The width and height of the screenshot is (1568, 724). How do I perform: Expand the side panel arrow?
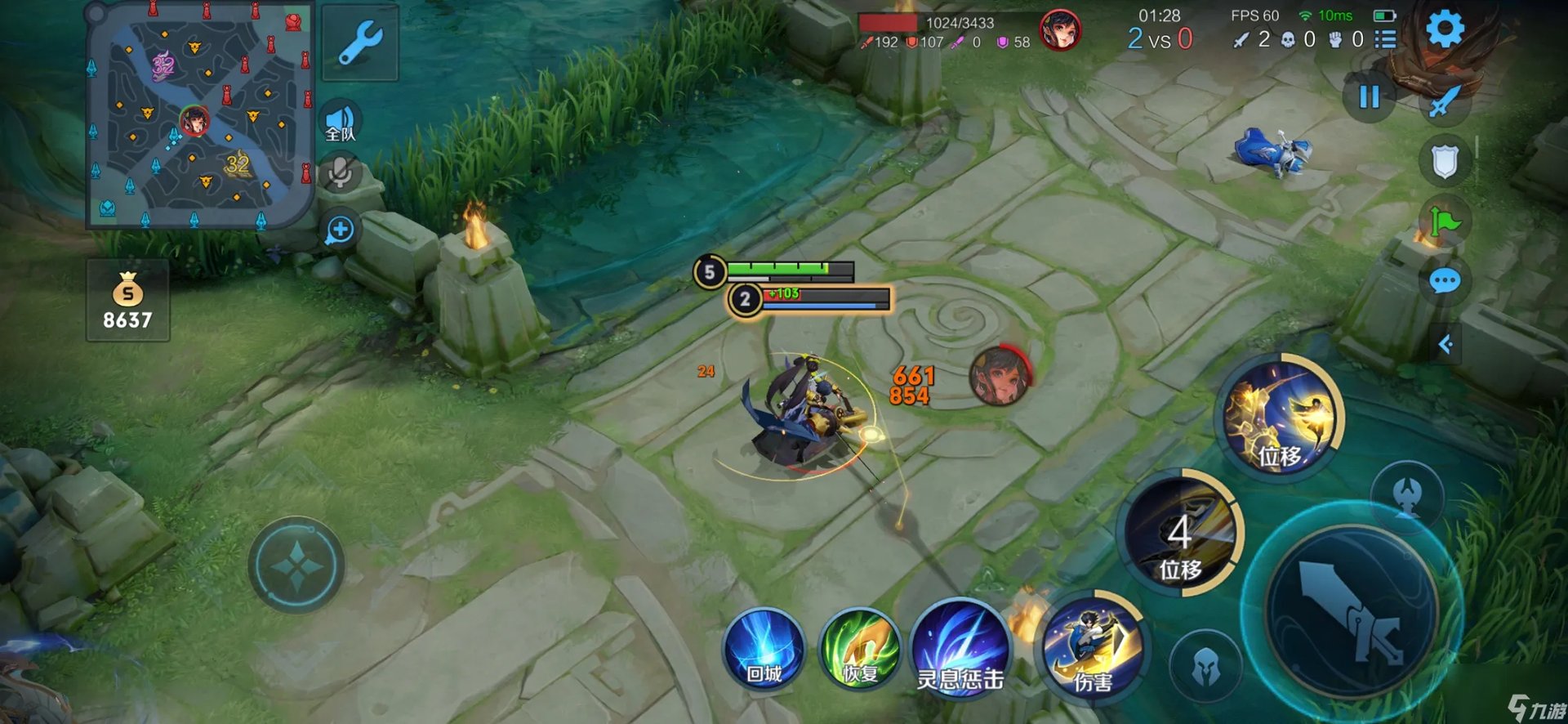[x=1445, y=344]
